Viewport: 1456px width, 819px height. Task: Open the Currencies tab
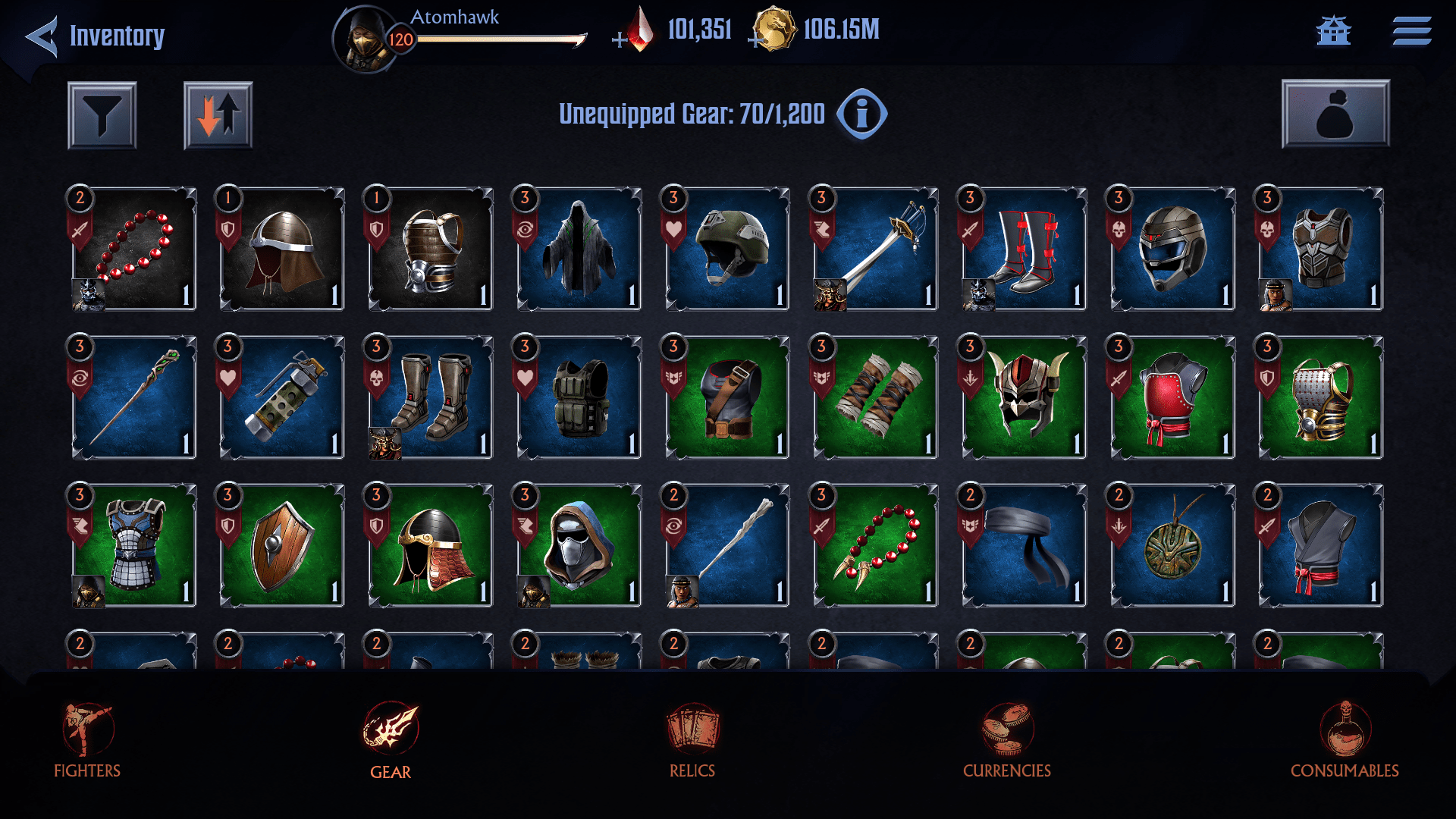tap(1006, 739)
